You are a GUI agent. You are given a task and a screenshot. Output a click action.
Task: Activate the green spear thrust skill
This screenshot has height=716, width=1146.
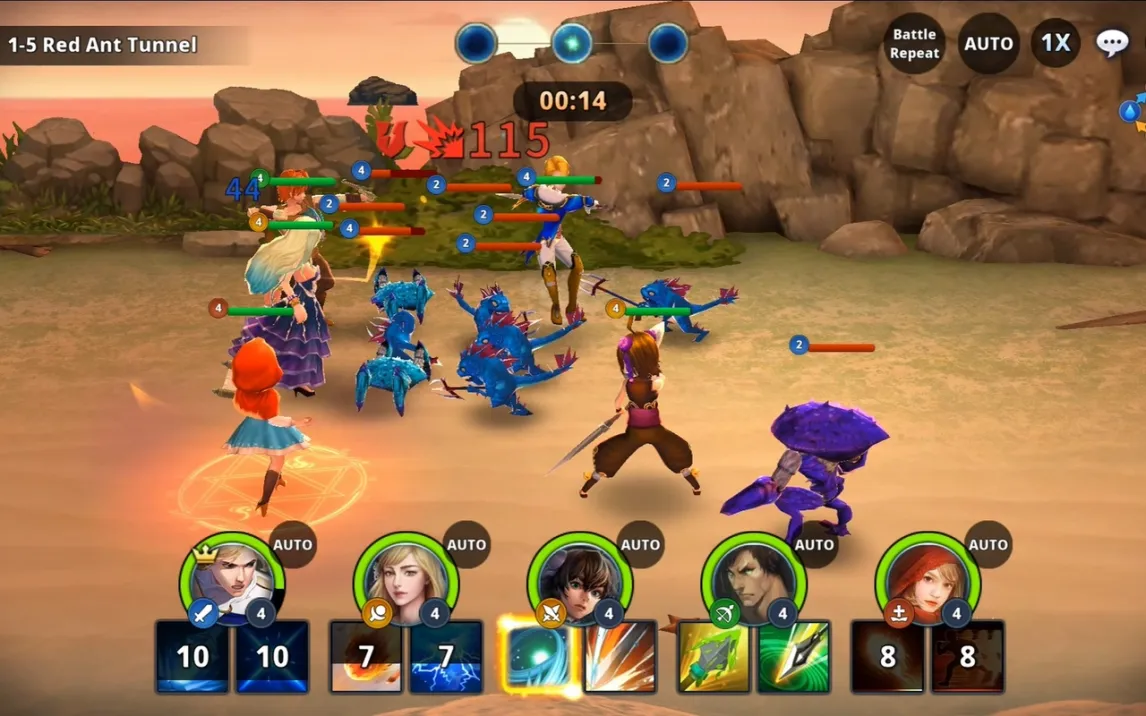(x=793, y=656)
